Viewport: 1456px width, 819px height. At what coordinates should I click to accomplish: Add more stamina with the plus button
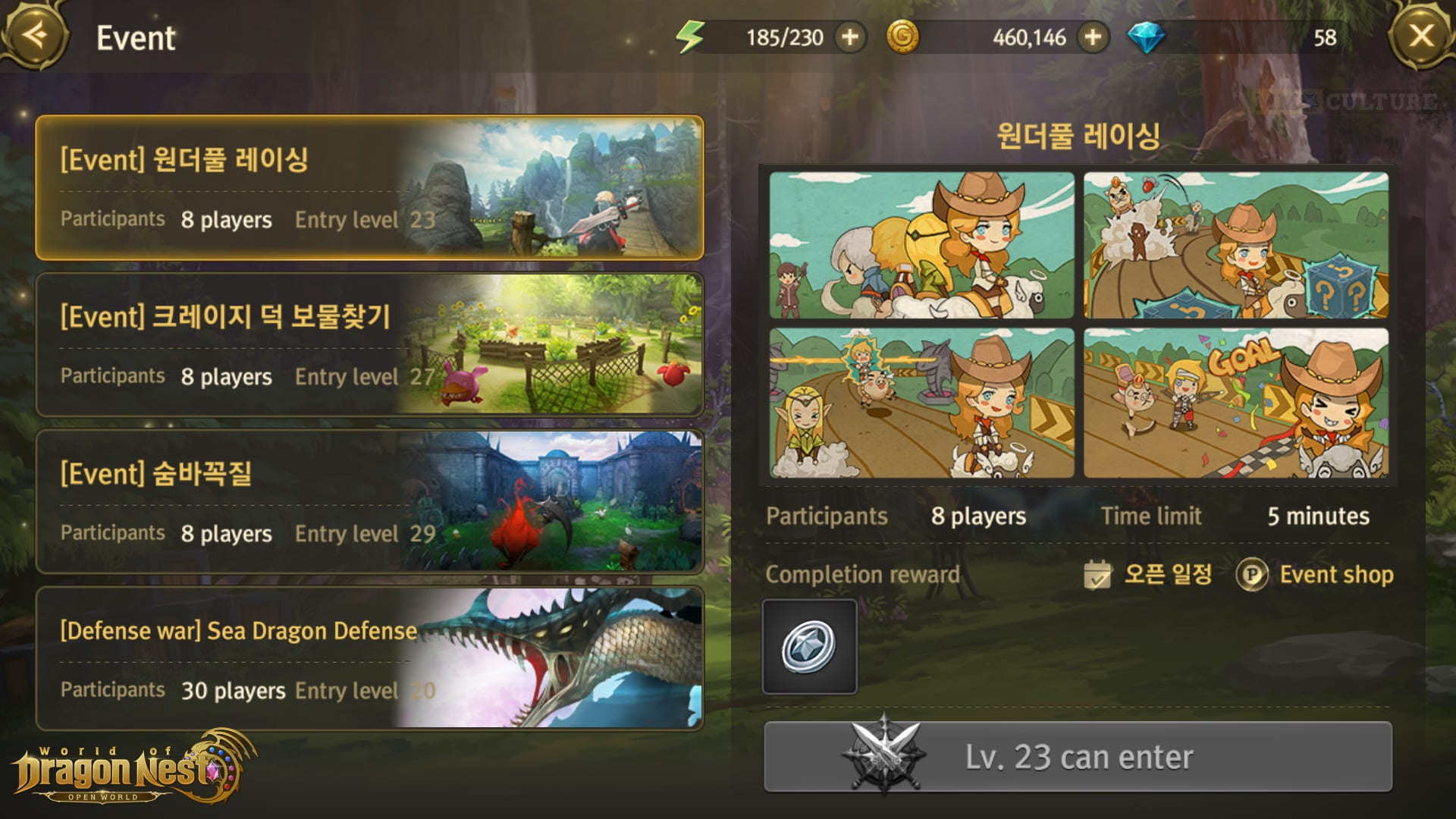[850, 37]
